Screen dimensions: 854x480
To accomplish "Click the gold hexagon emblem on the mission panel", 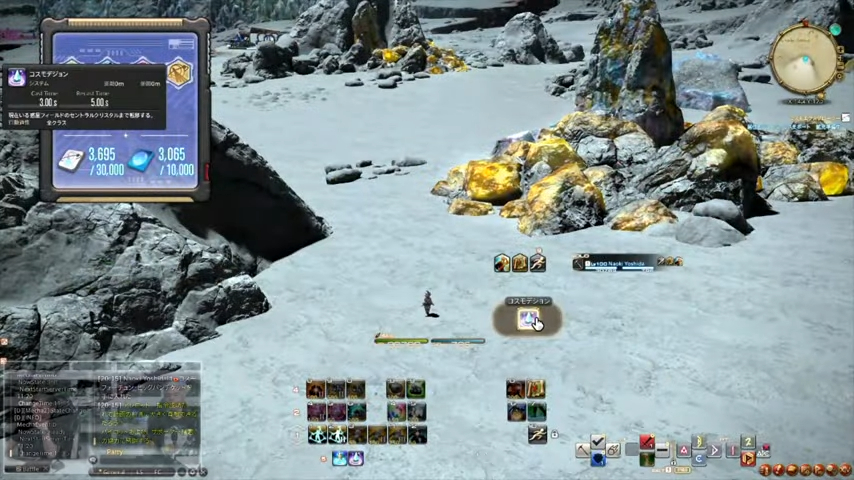I will 178,74.
